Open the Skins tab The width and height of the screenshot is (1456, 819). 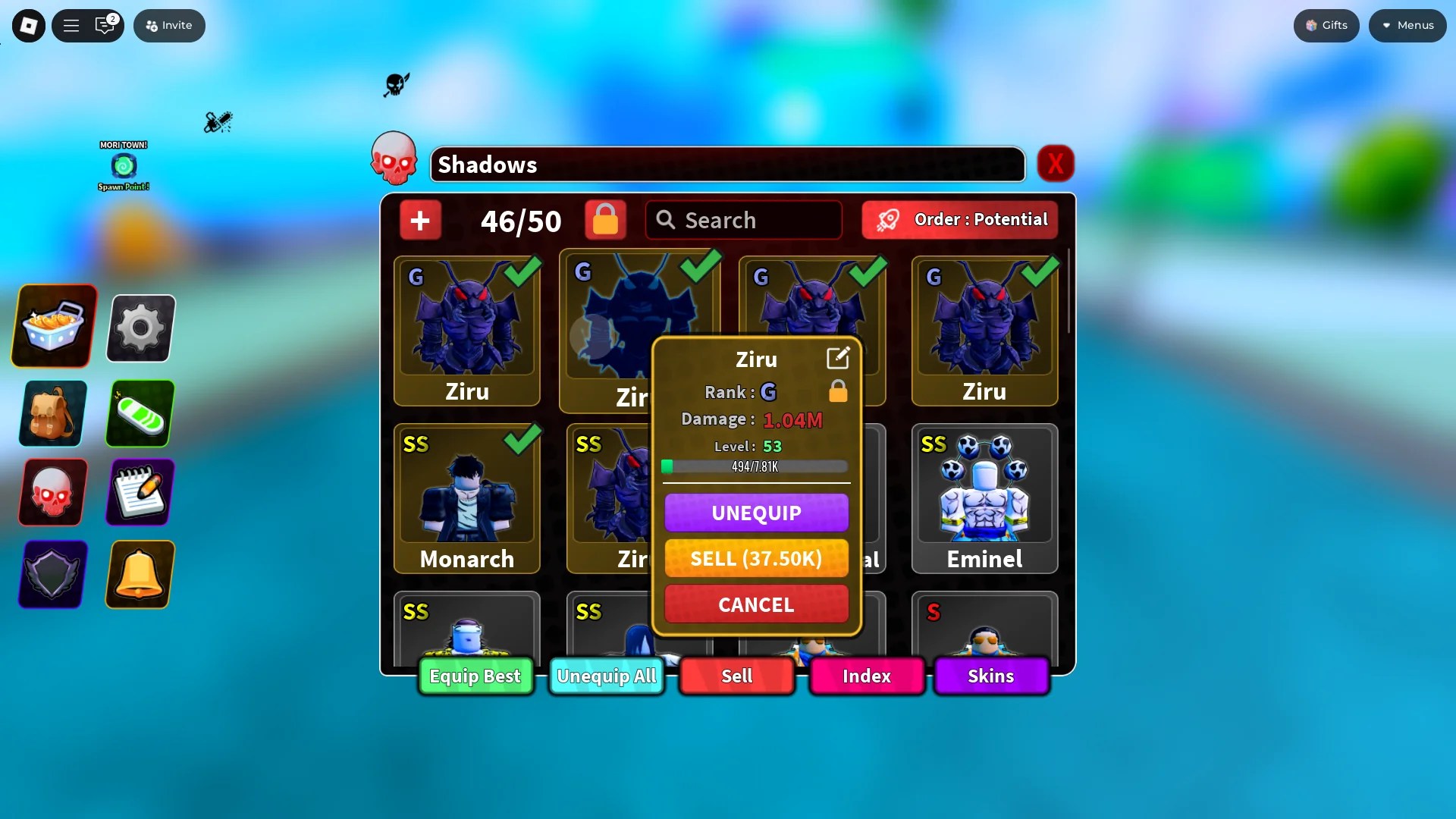tap(990, 676)
